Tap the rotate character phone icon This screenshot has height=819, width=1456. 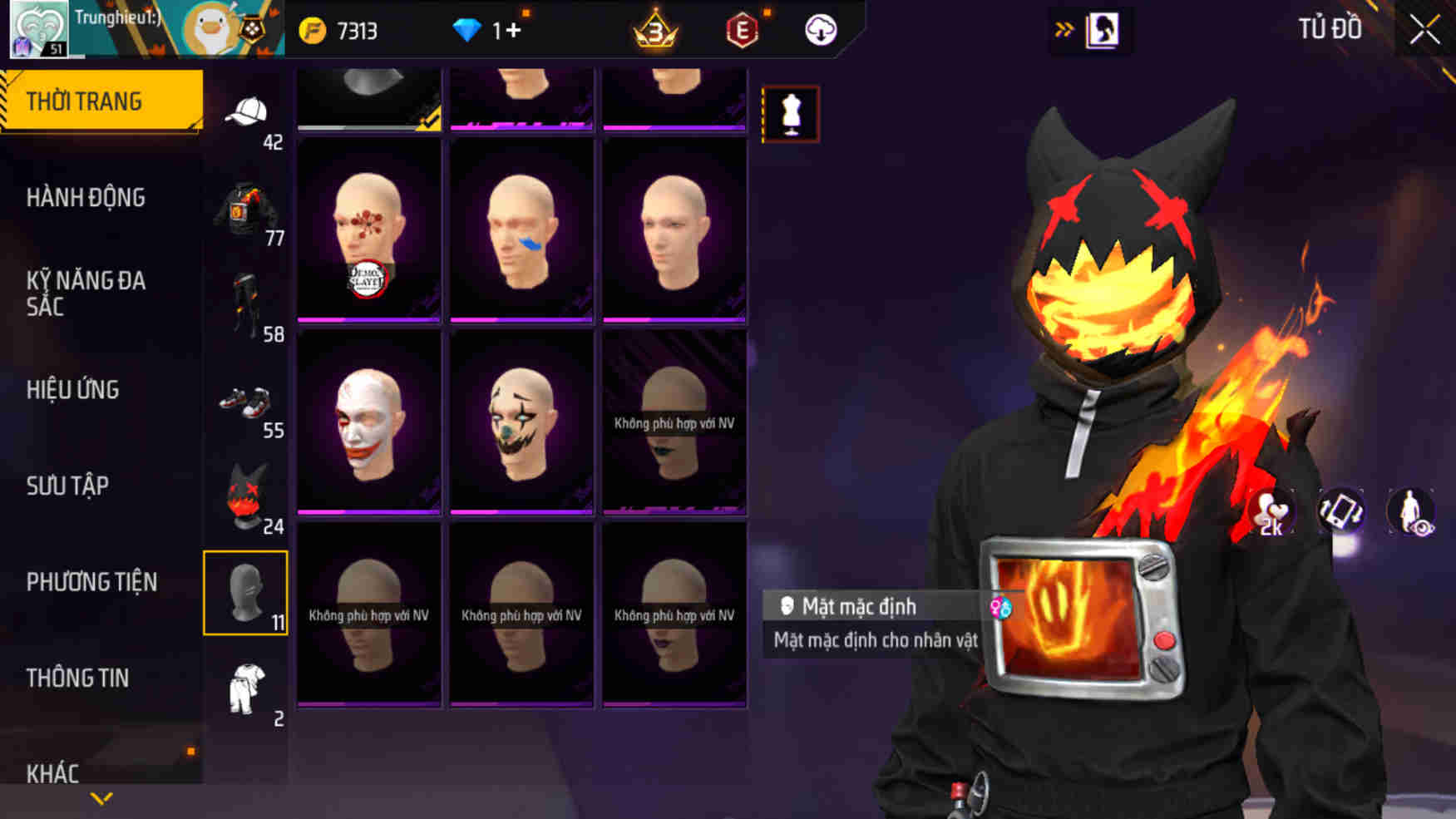point(1342,512)
